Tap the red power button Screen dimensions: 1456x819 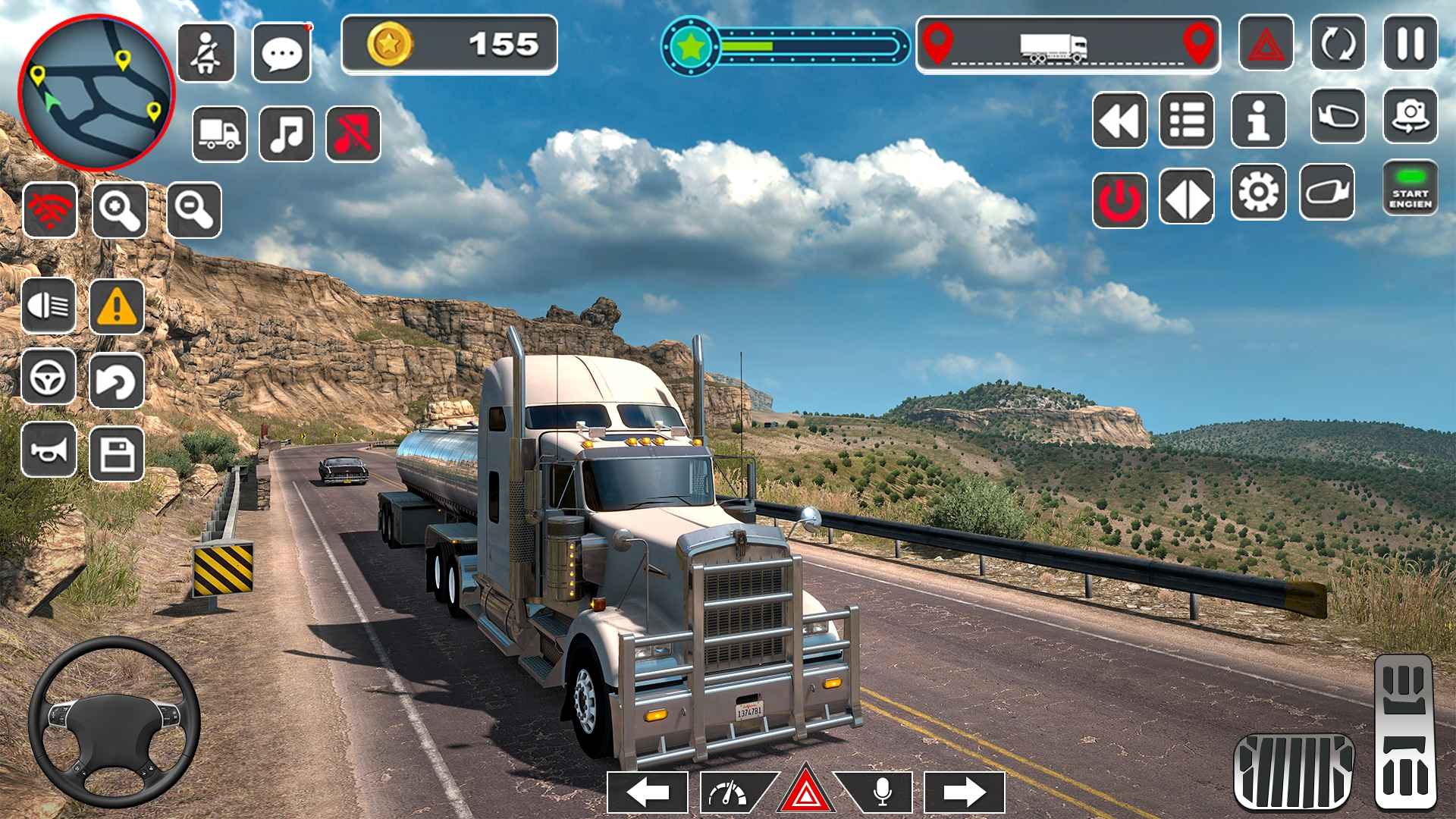tap(1120, 199)
